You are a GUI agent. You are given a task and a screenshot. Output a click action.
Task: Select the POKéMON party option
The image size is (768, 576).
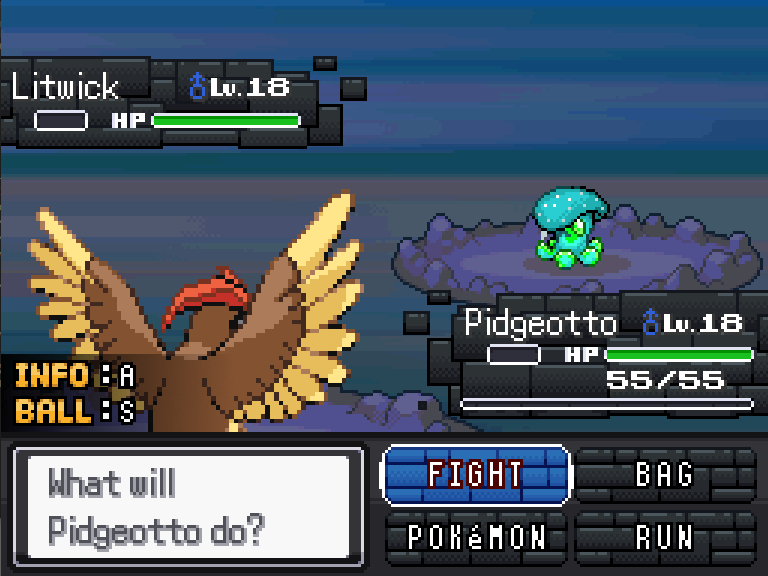point(476,537)
